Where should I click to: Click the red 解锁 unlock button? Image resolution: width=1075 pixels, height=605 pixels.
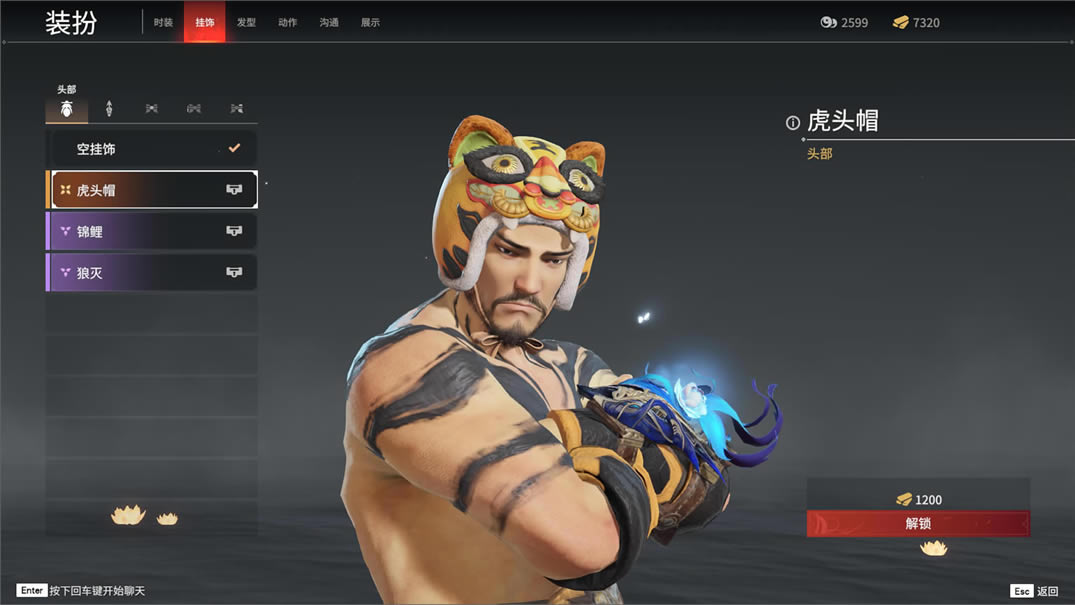[918, 523]
